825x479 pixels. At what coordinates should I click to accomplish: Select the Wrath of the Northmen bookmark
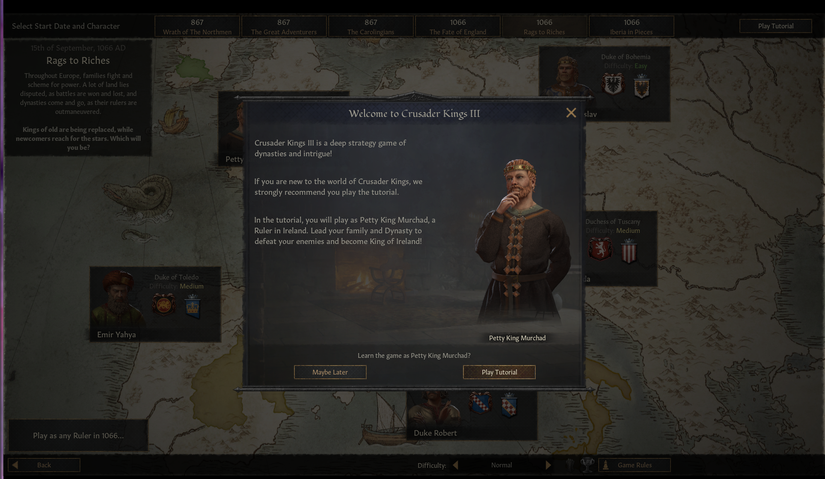197,26
